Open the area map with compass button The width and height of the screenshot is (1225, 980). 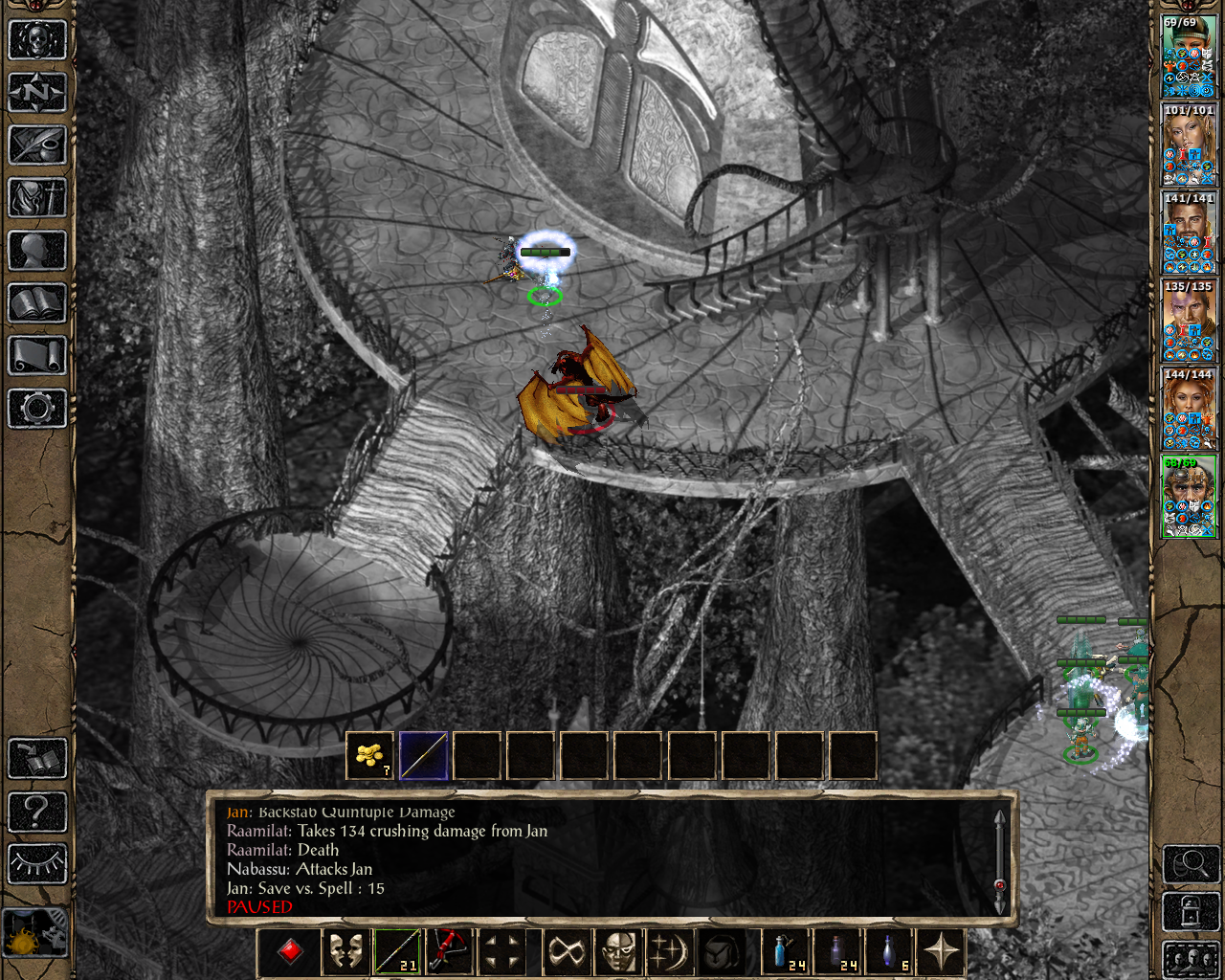click(37, 93)
